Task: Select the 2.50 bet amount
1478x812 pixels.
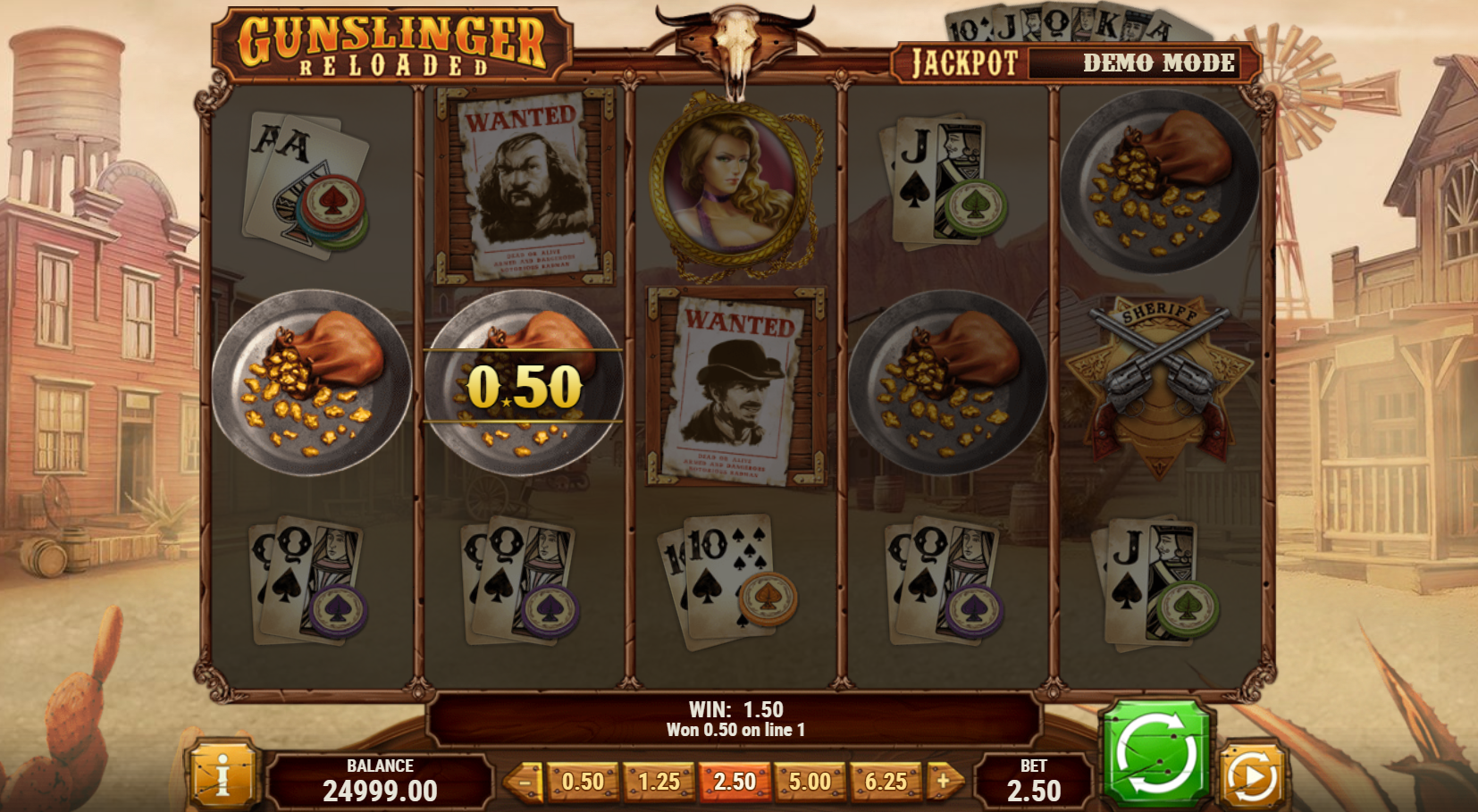Action: 735,783
